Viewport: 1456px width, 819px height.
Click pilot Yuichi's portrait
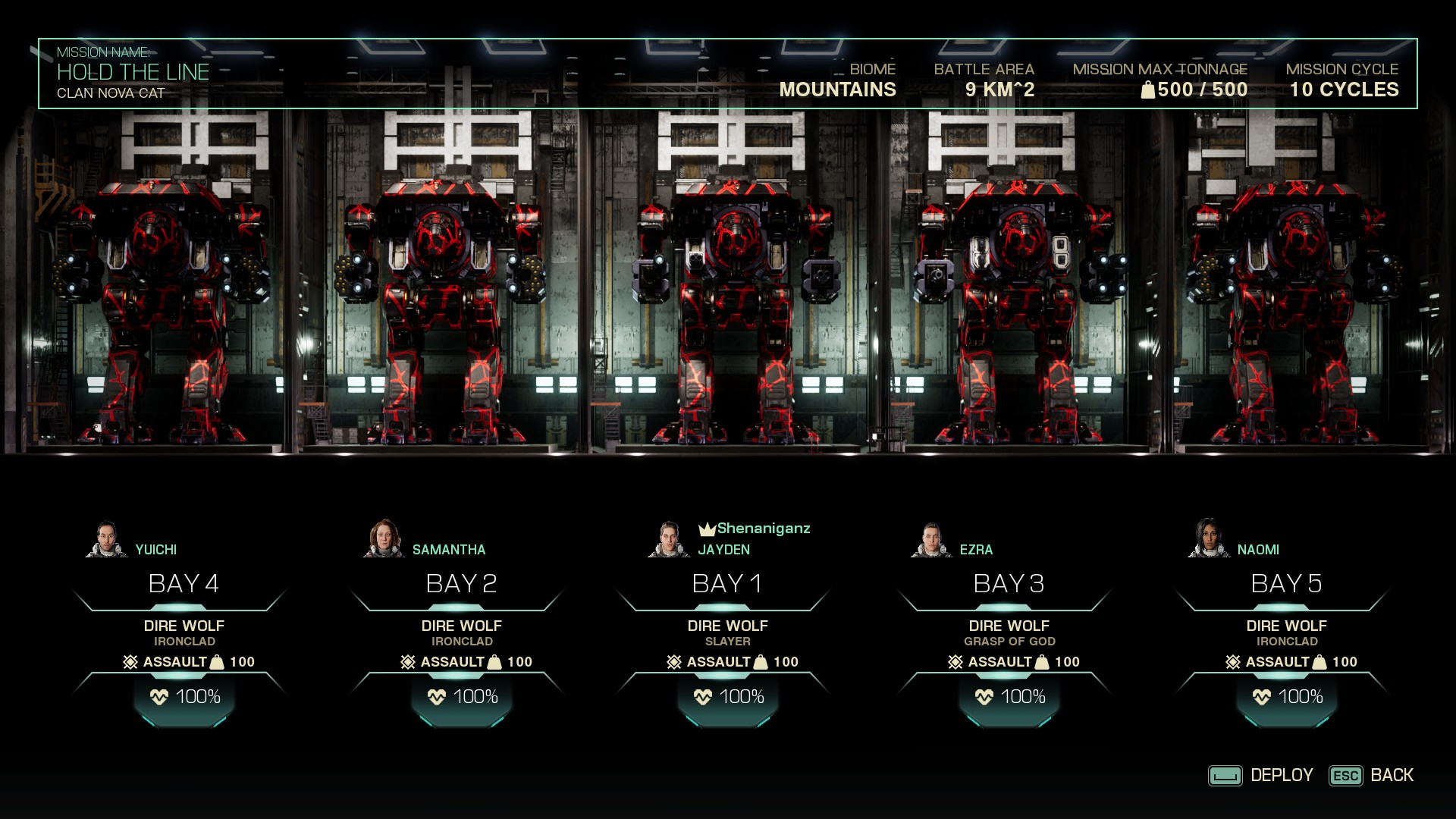(x=107, y=540)
